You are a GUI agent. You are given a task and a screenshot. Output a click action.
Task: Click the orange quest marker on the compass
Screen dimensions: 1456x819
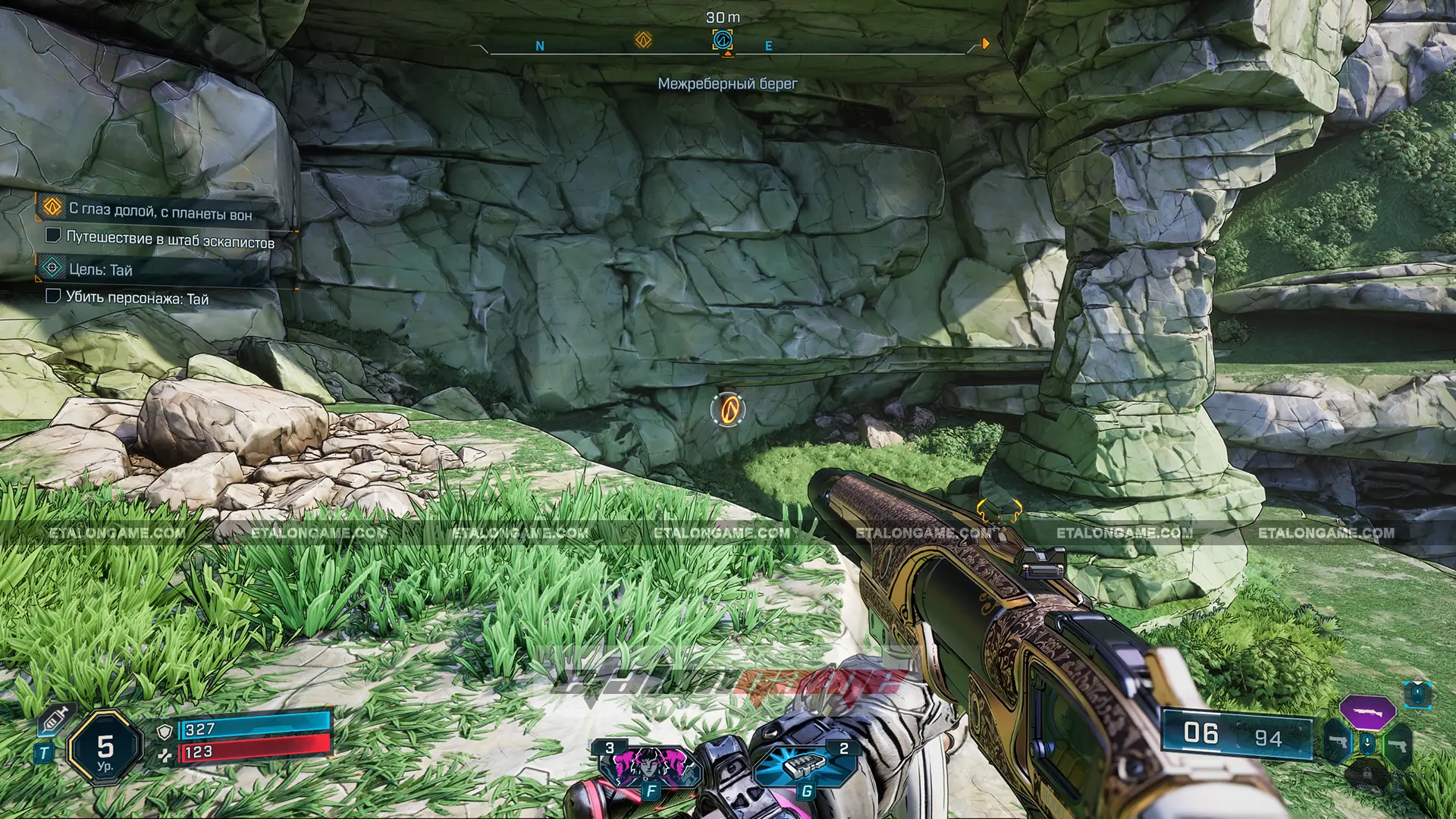(643, 39)
